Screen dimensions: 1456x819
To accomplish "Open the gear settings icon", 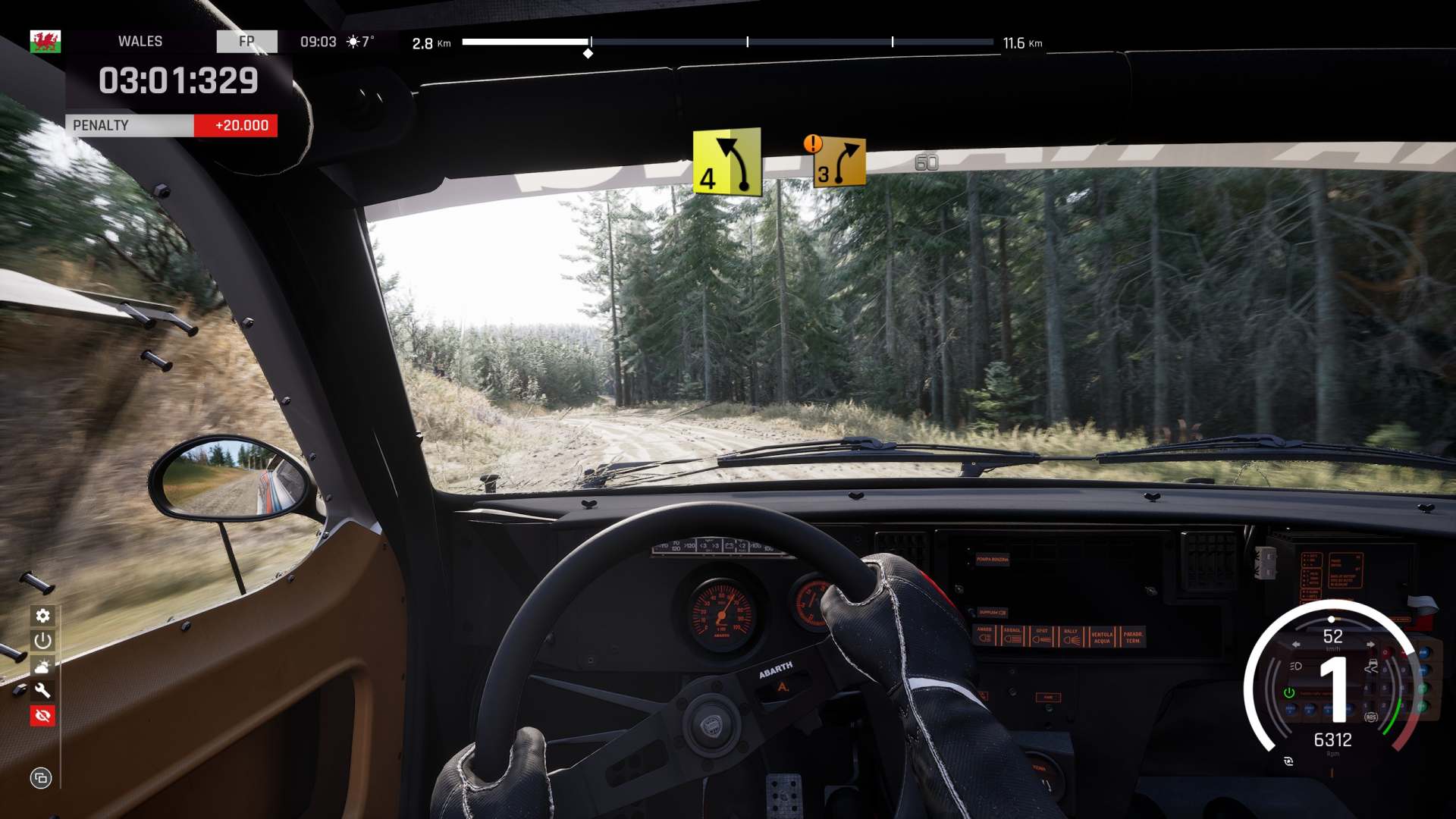I will coord(42,616).
